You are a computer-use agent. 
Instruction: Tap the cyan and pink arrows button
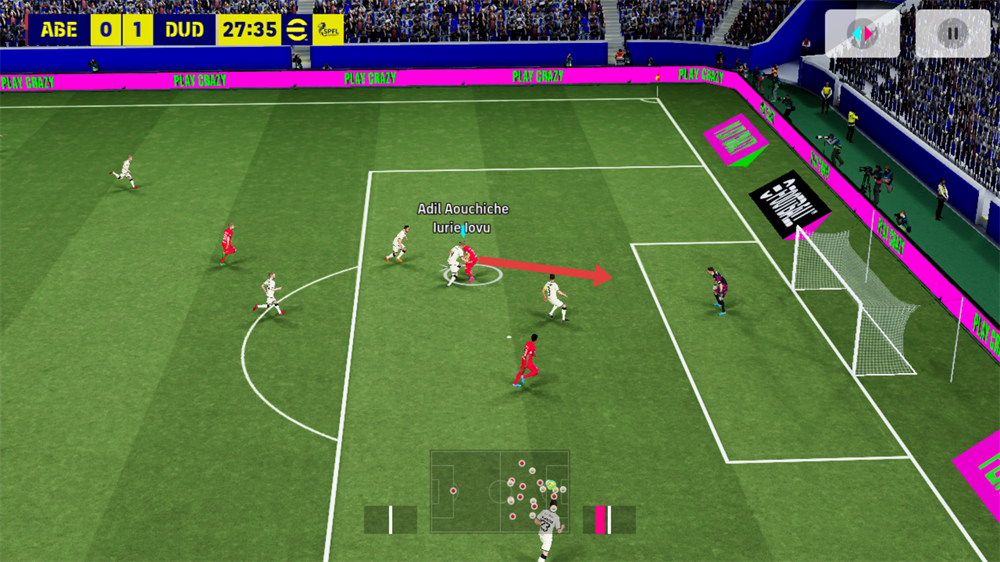pyautogui.click(x=861, y=33)
